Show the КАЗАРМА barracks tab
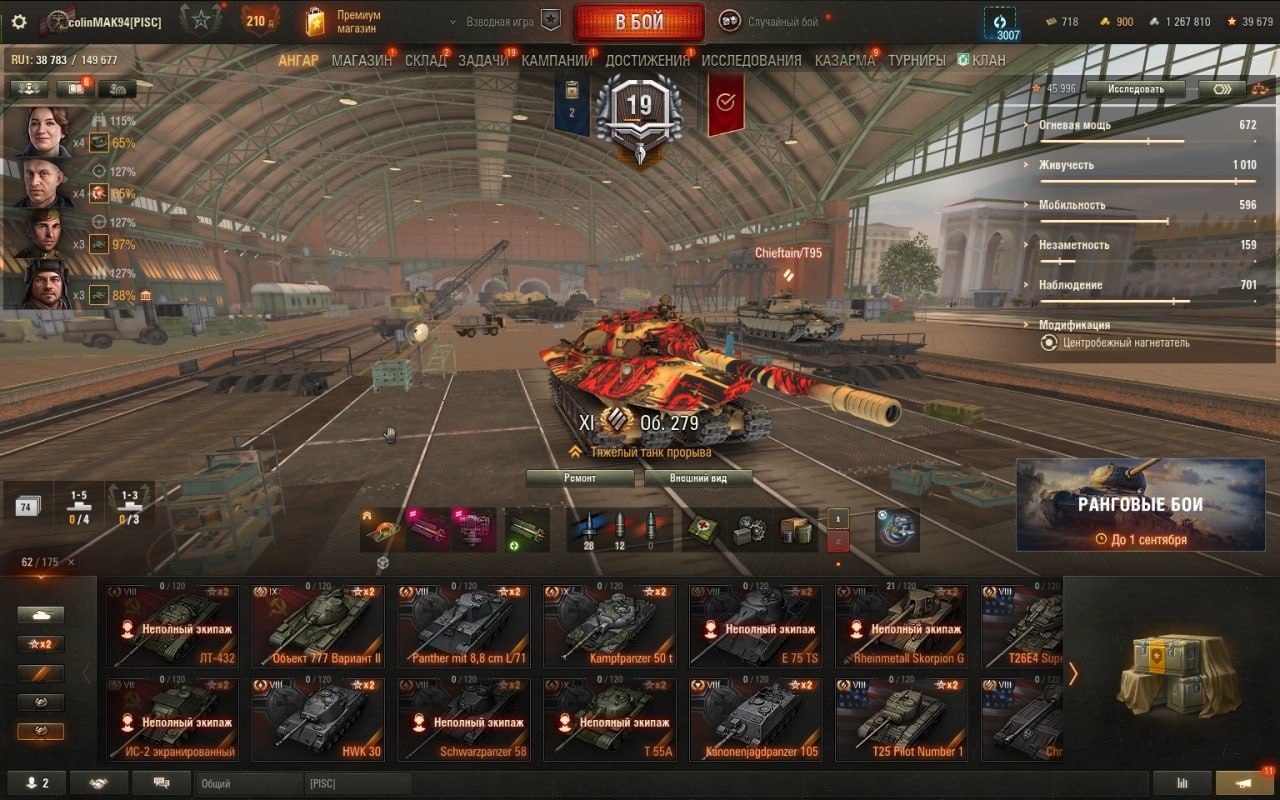Screen dimensions: 1280x800 click(x=844, y=60)
